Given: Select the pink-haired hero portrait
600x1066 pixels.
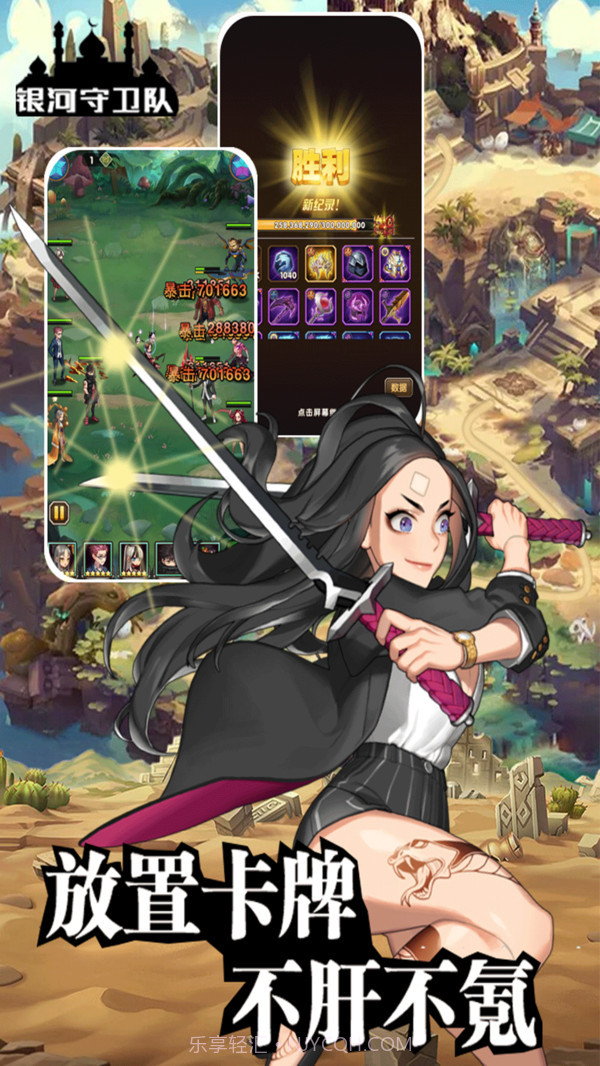Looking at the screenshot, I should coord(98,558).
